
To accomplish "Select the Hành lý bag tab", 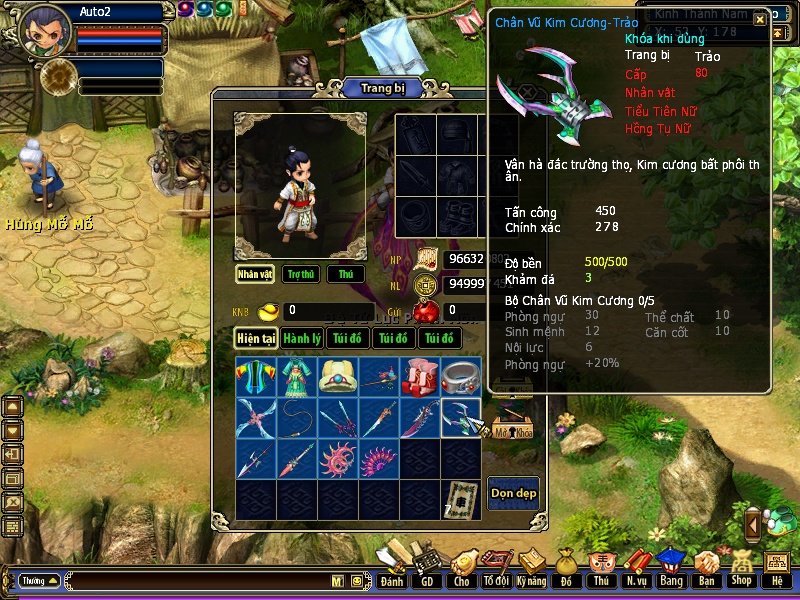I will (302, 338).
